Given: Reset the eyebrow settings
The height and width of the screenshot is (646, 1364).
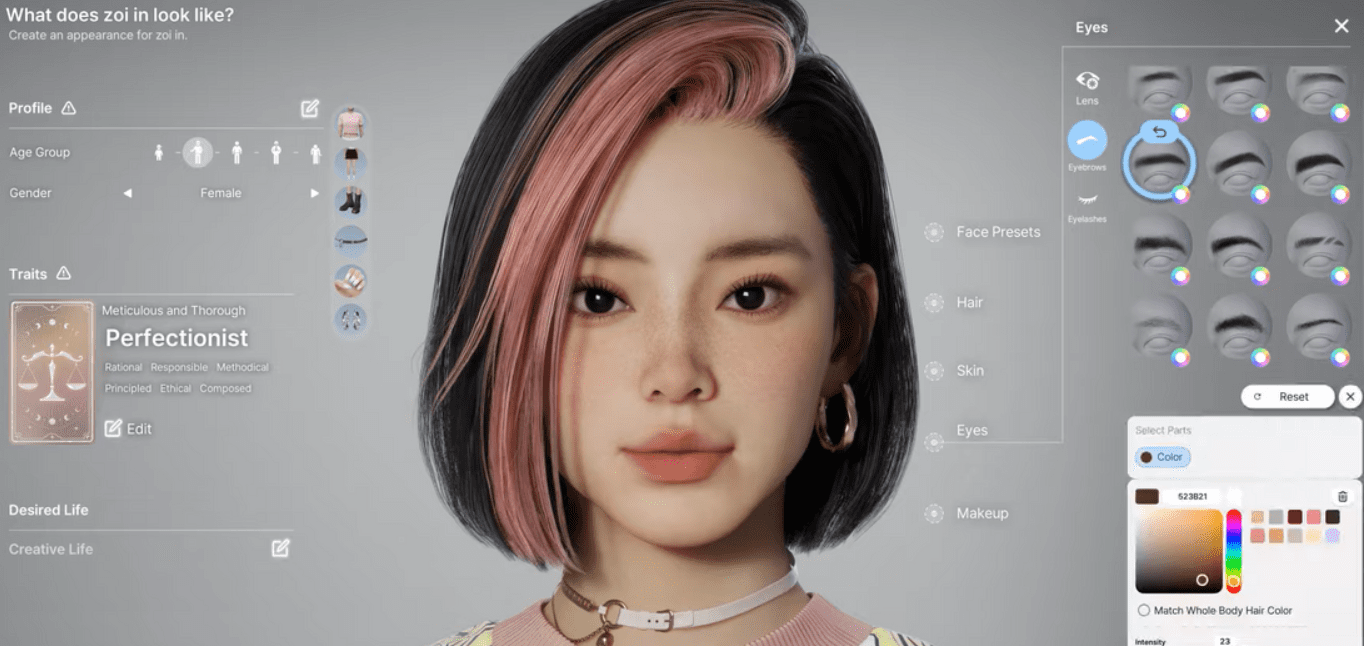Looking at the screenshot, I should 1287,397.
